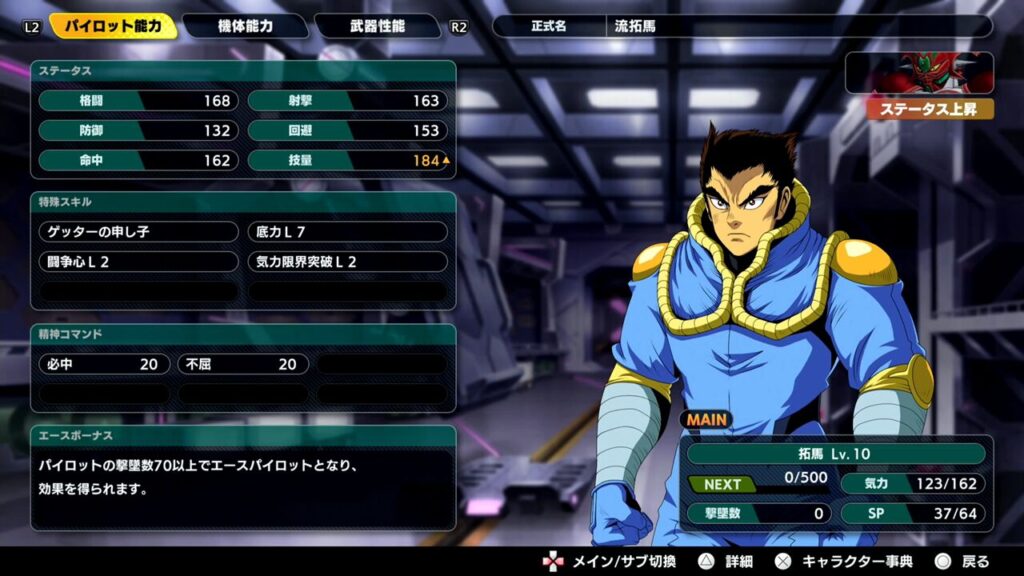Choose the 不屈 spirit command
Viewport: 1024px width, 576px height.
tap(242, 364)
